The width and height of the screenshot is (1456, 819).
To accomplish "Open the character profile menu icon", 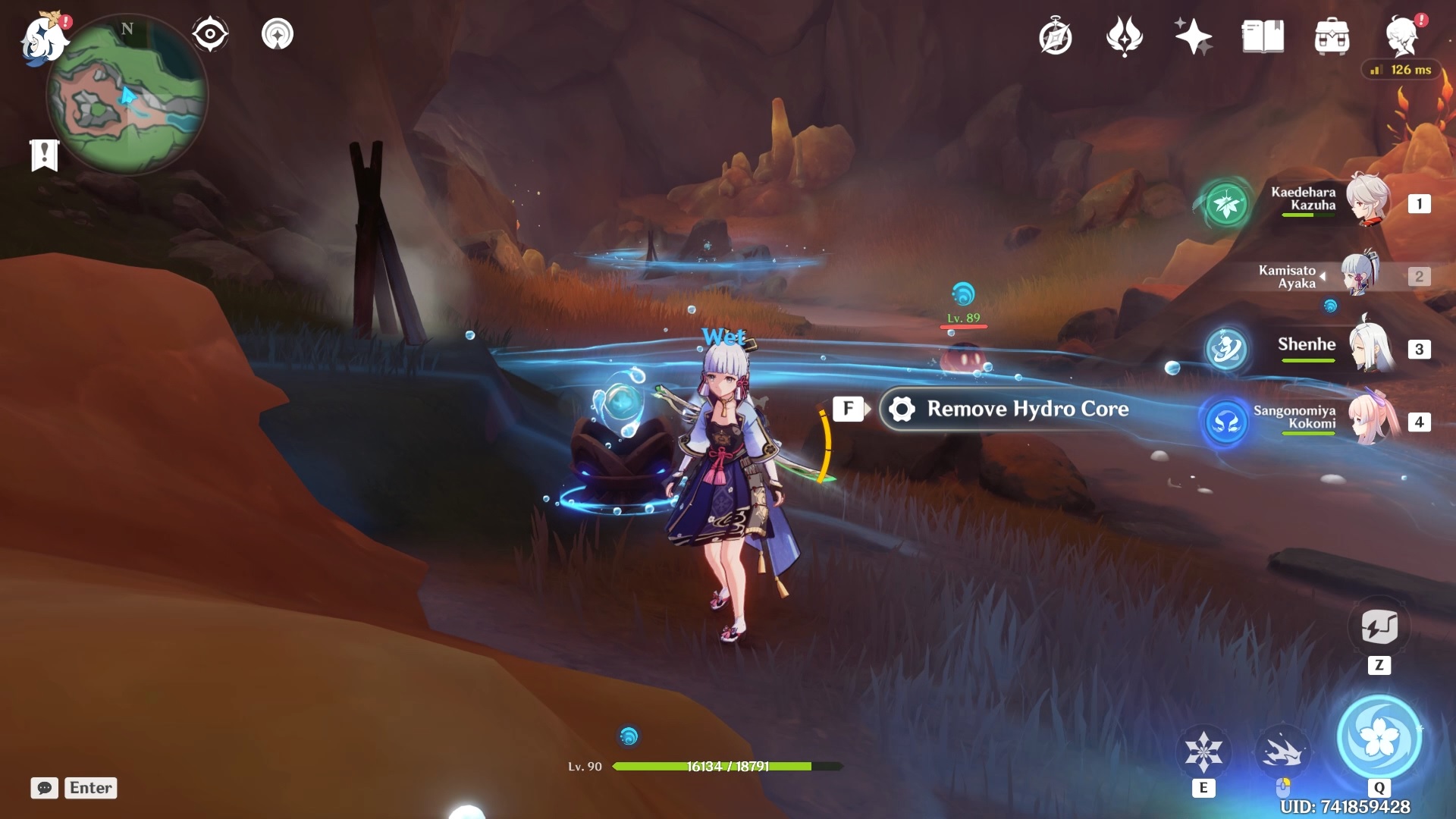I will point(1402,36).
